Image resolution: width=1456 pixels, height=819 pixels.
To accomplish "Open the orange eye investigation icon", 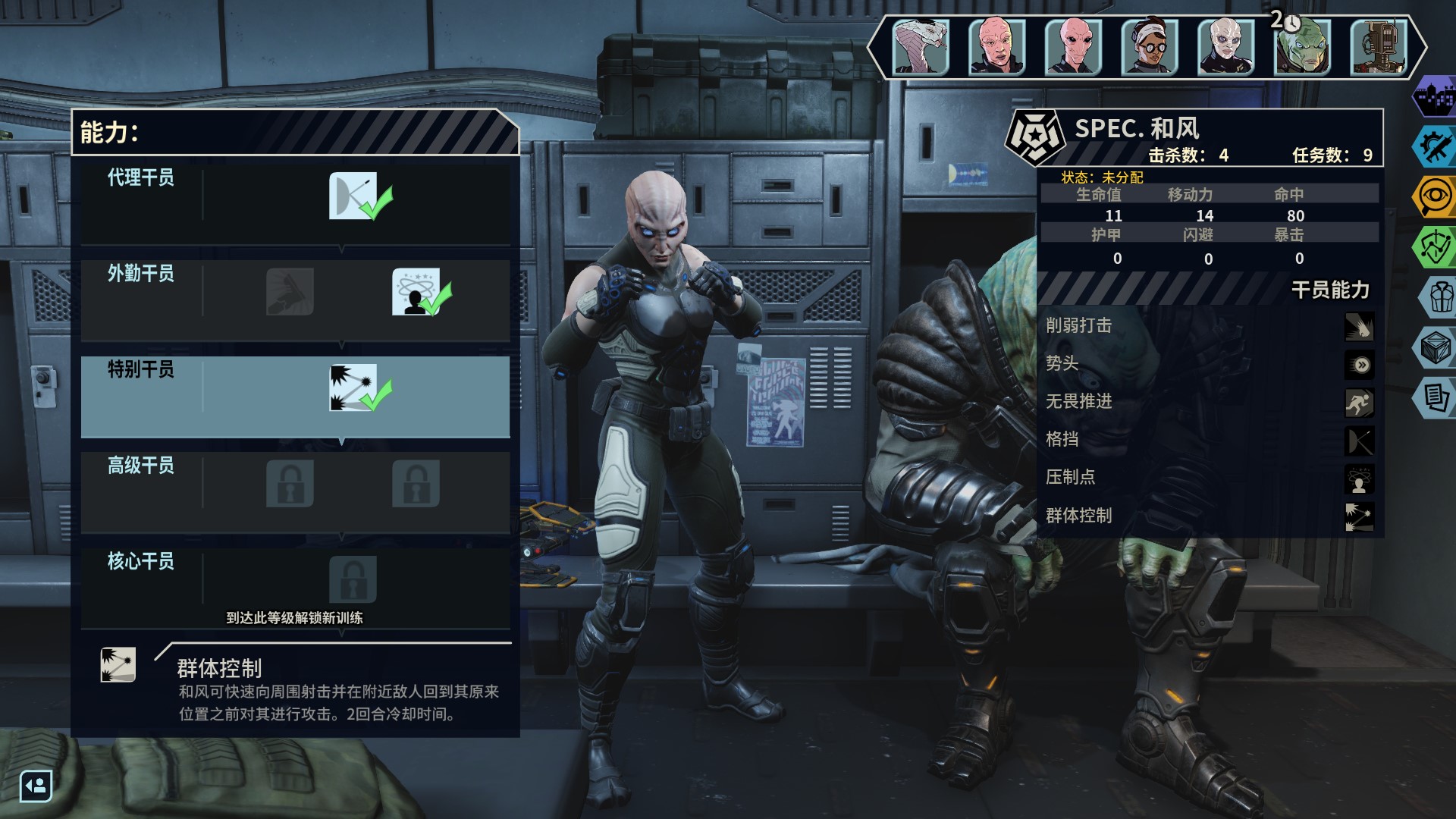I will (x=1435, y=196).
